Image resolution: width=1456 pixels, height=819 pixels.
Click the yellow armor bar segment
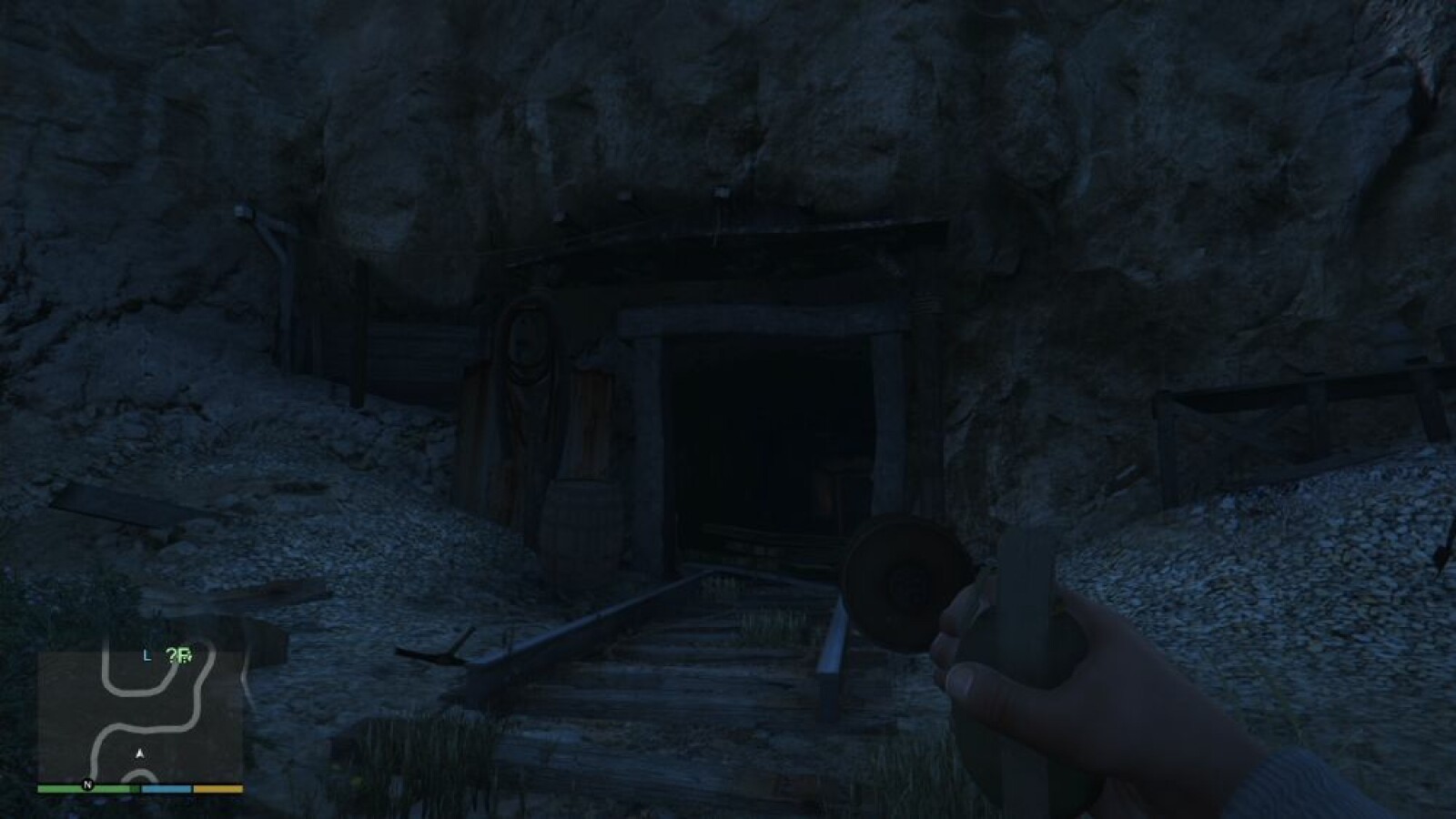[x=218, y=784]
